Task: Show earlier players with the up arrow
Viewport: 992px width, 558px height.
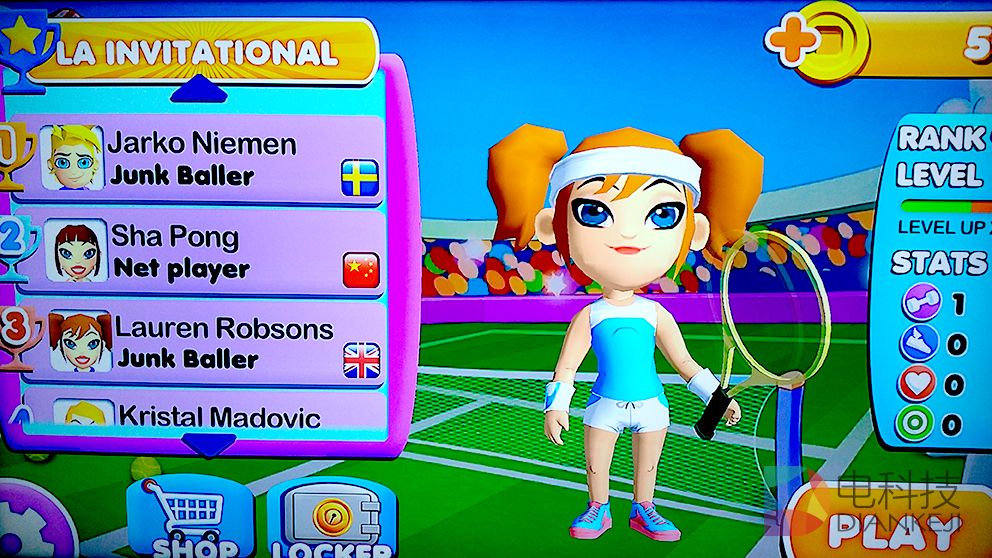Action: click(x=208, y=90)
